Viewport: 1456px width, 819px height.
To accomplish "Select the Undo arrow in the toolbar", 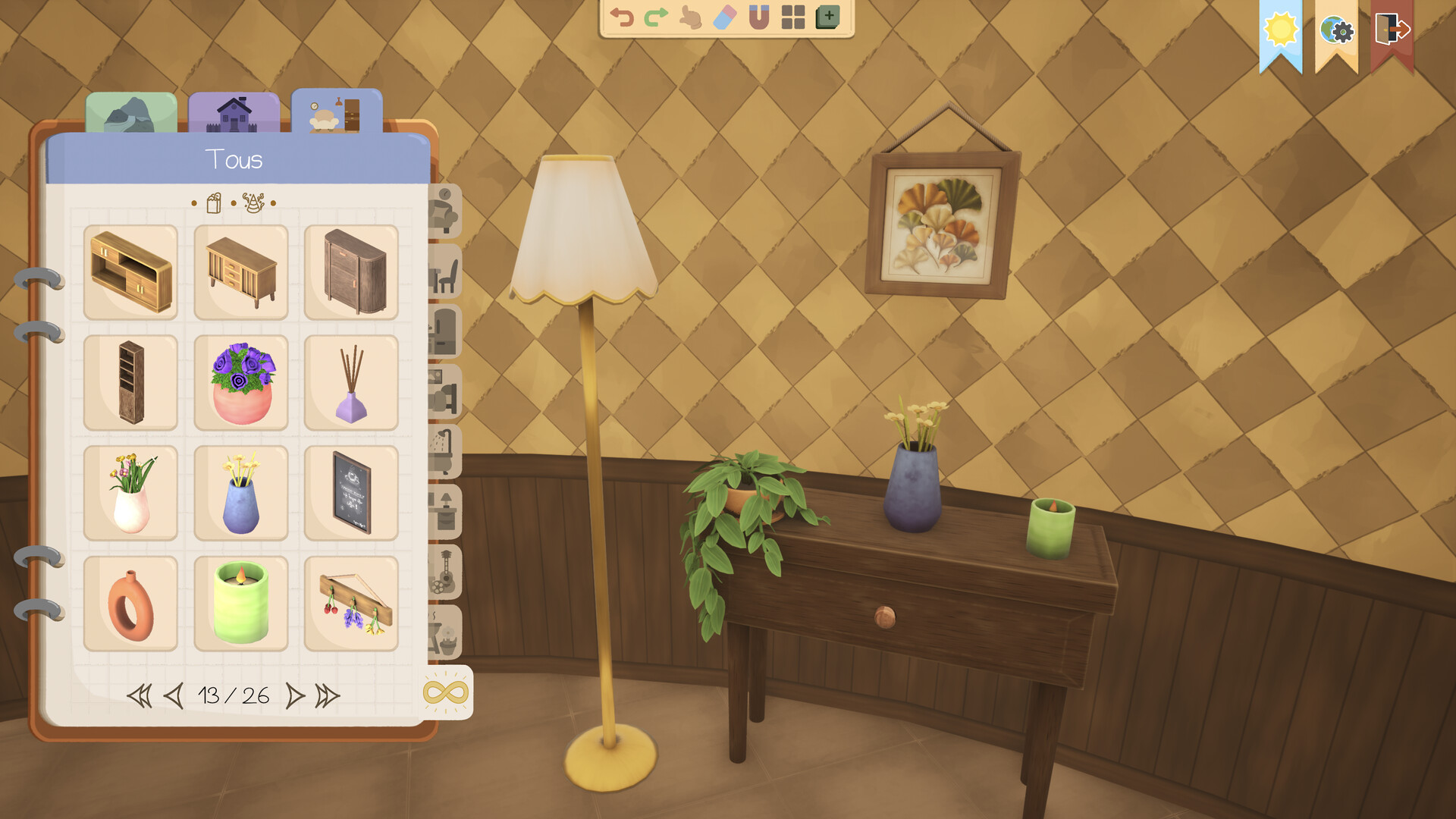I will click(622, 17).
